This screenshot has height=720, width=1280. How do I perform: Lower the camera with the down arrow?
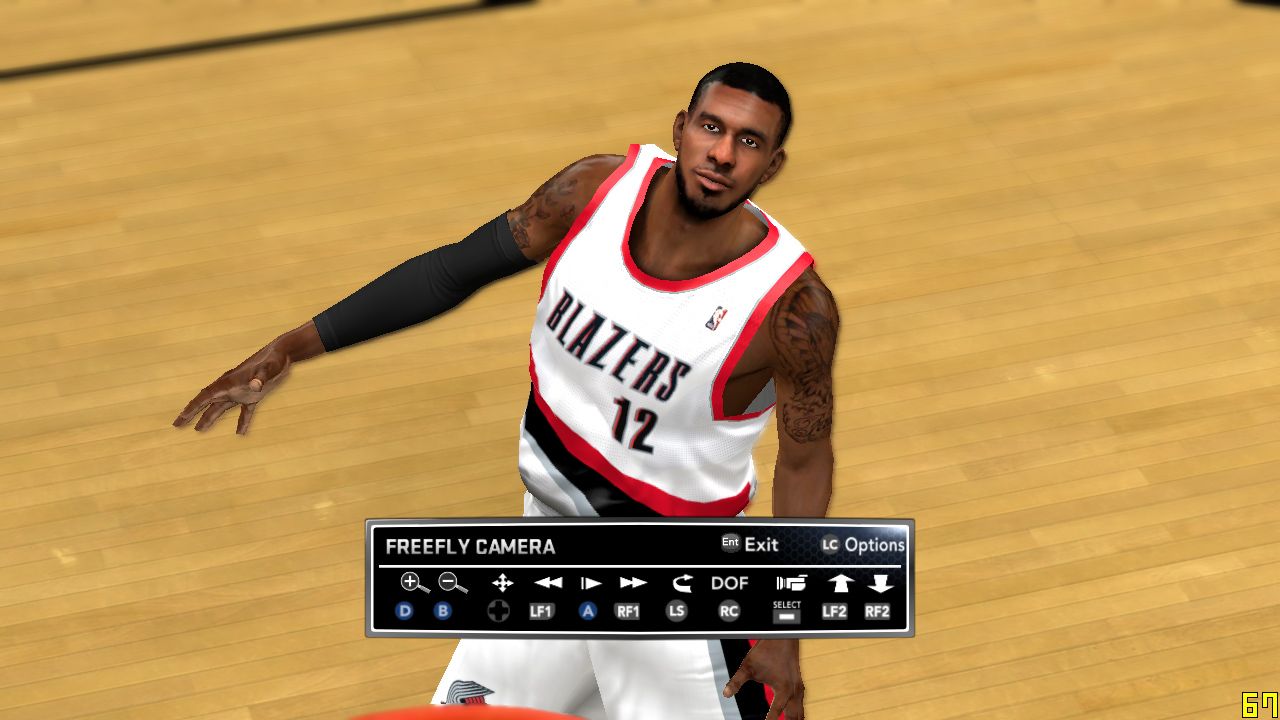[880, 582]
